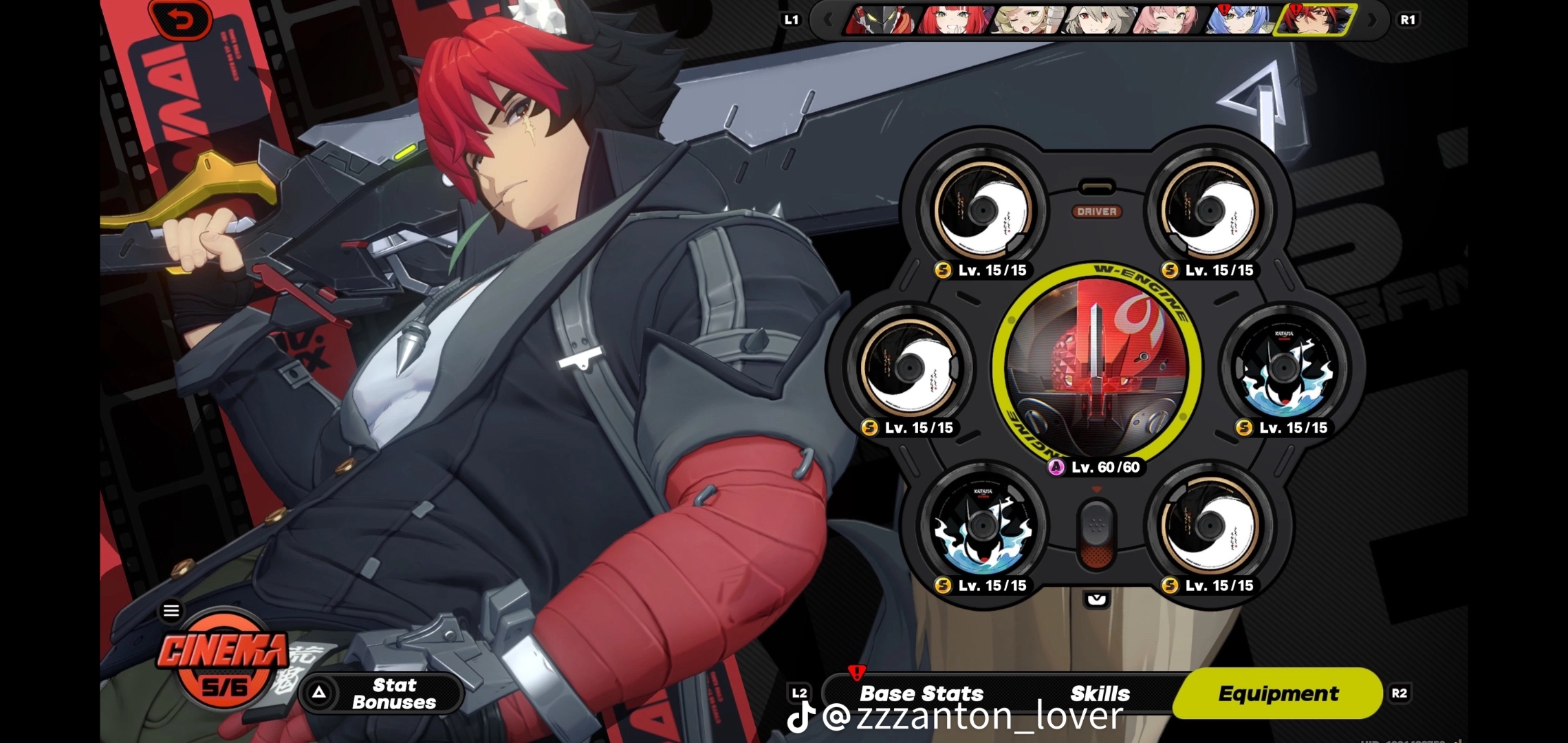This screenshot has height=743, width=1568.
Task: Open the middle-left white drive disc
Action: pos(908,368)
